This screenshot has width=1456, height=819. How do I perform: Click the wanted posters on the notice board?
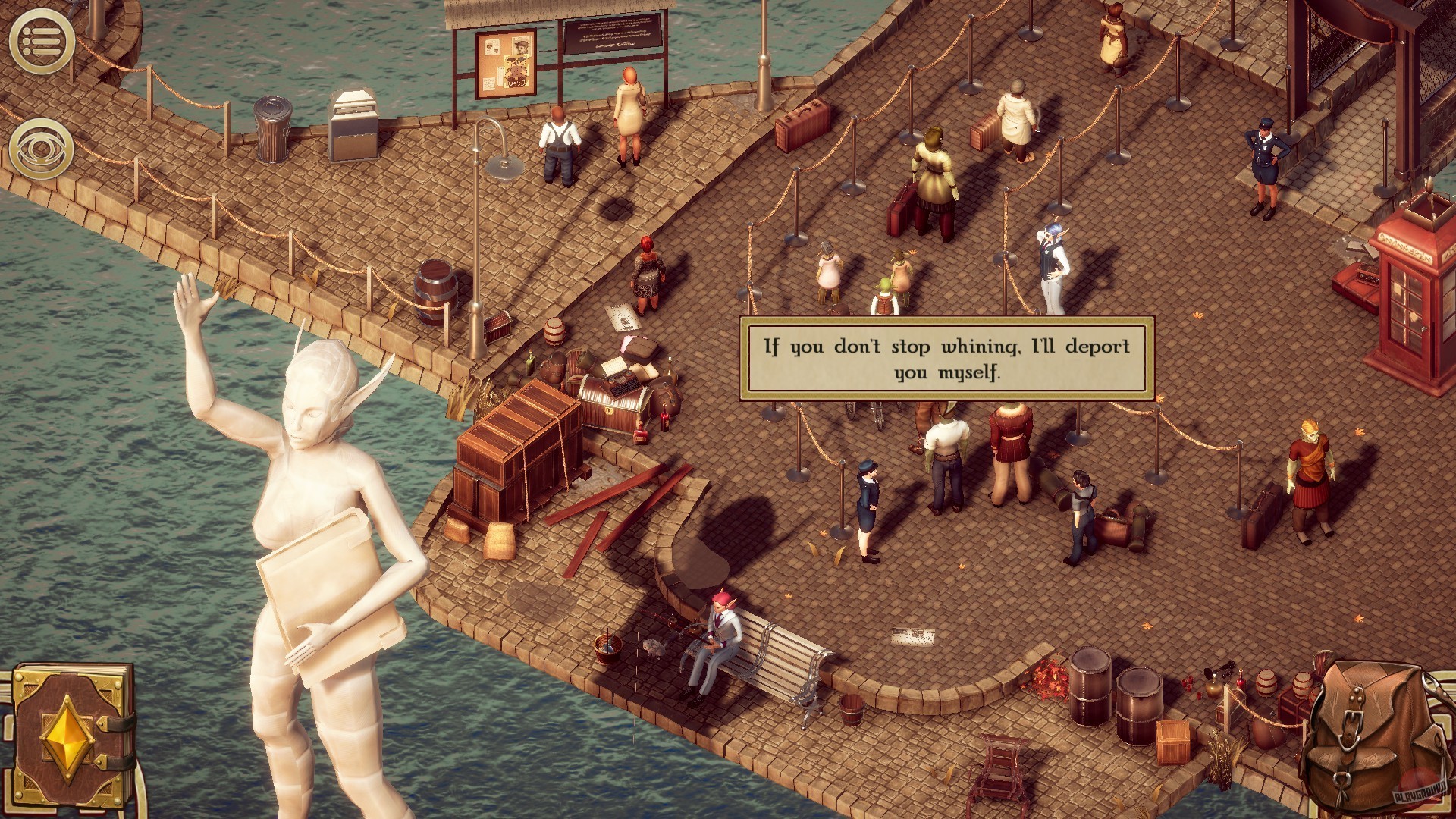(x=507, y=64)
